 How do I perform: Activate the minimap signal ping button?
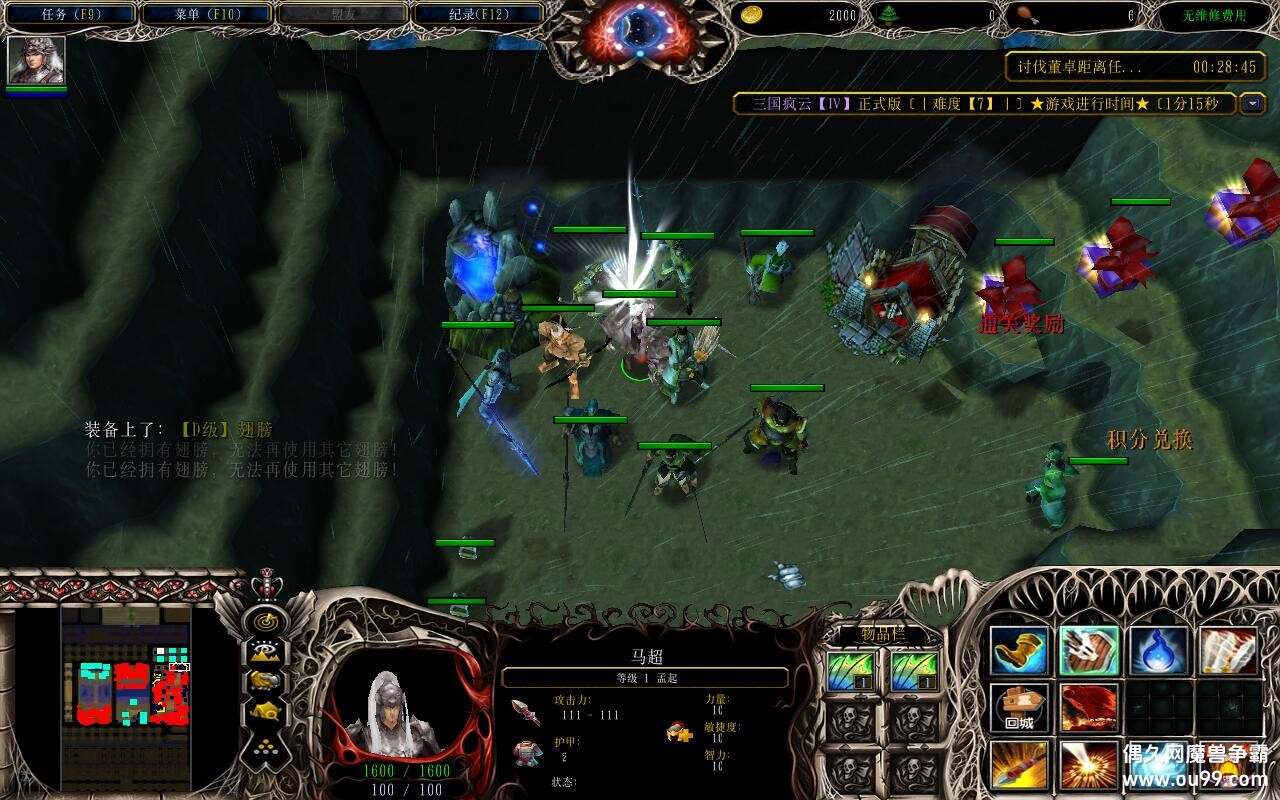265,621
